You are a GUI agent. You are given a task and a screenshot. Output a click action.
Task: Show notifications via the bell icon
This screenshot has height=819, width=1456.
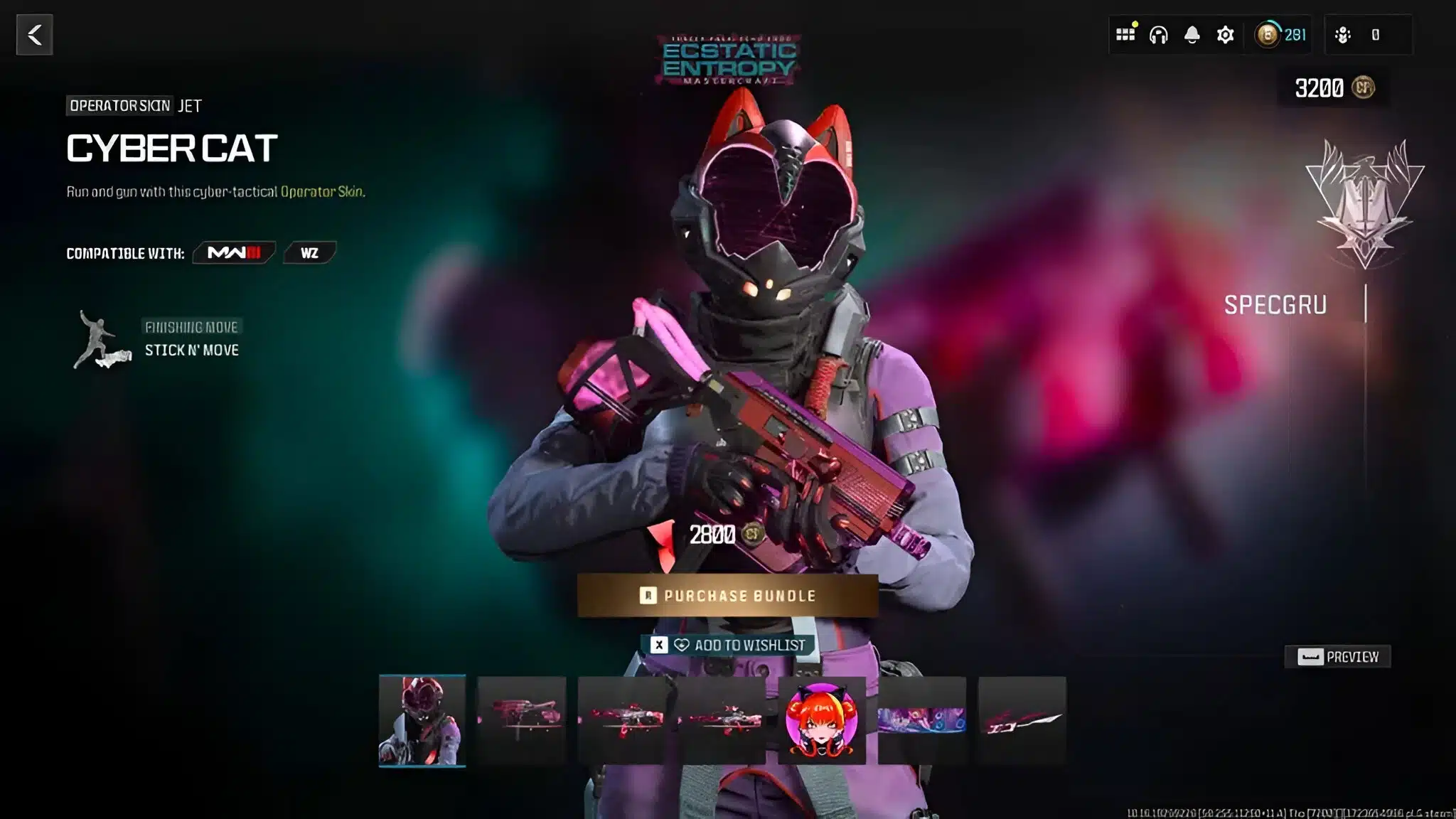click(1192, 35)
